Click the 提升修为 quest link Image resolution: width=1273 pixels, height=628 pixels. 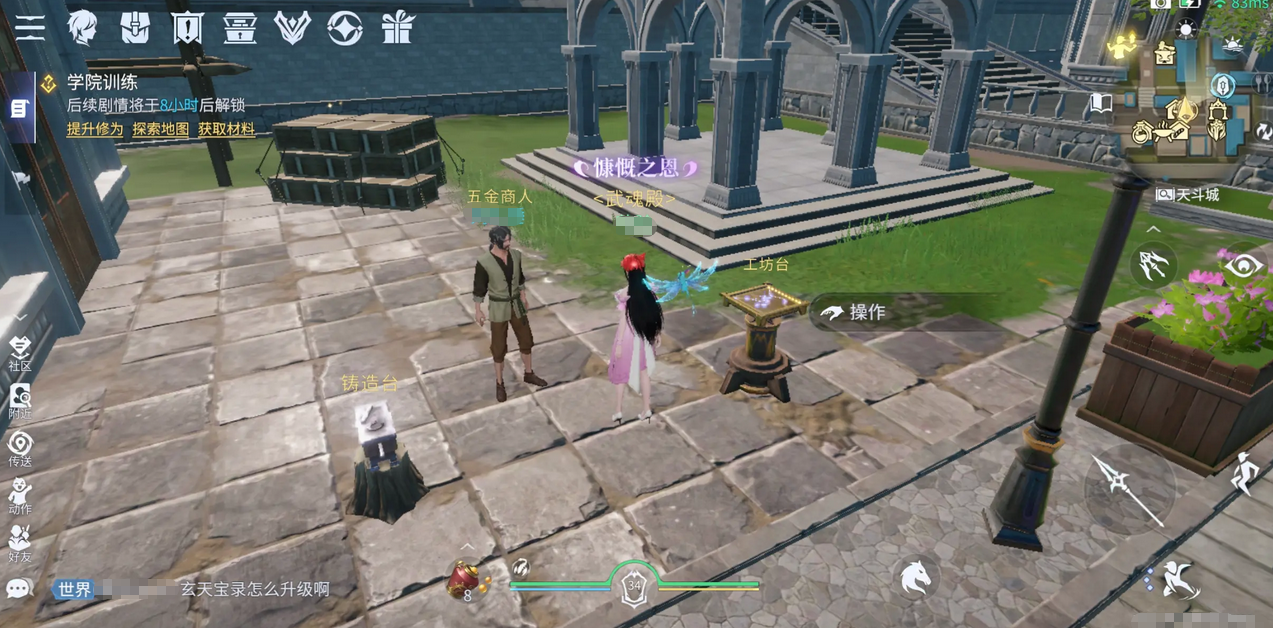[x=95, y=129]
